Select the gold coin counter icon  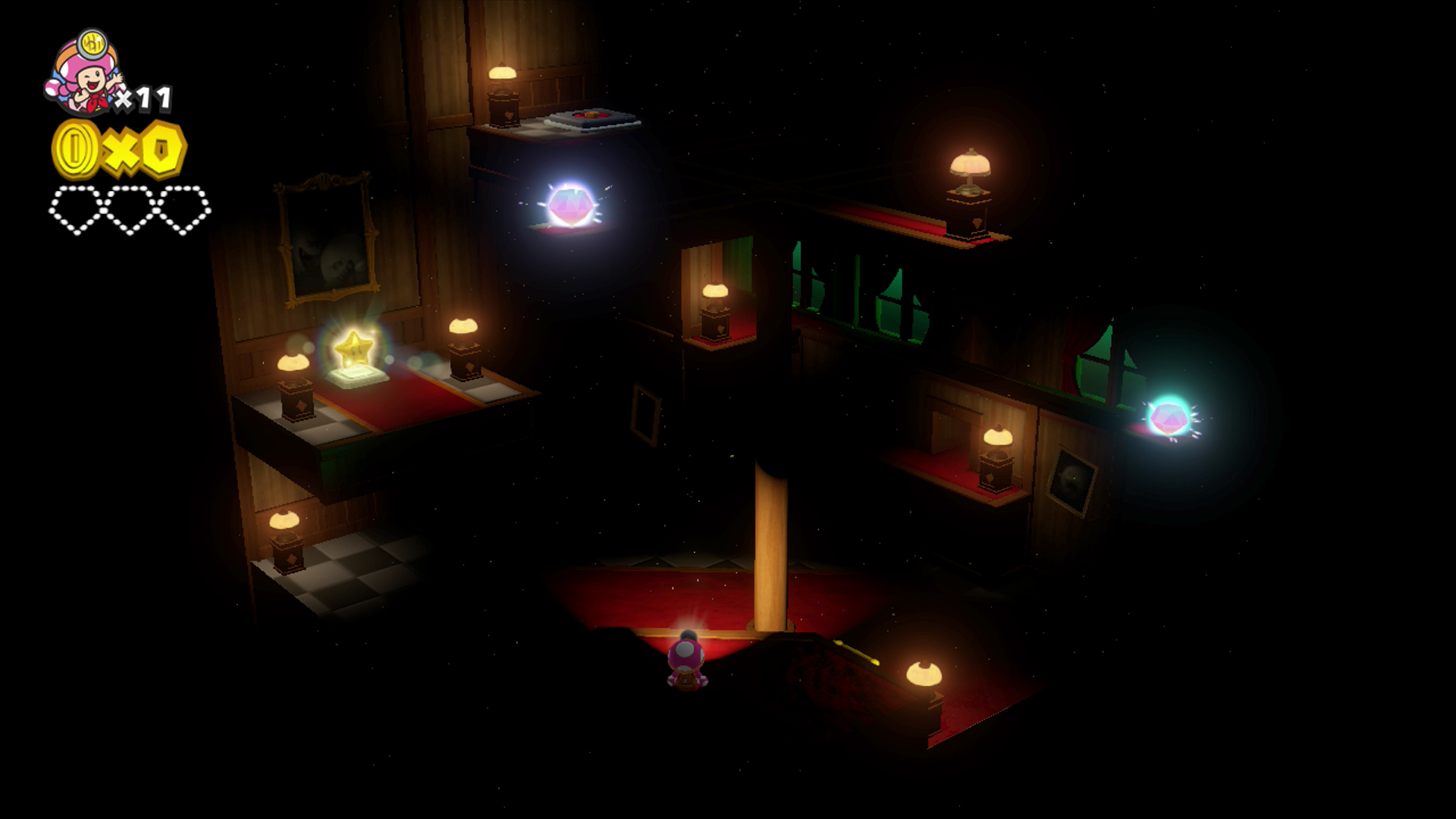76,148
